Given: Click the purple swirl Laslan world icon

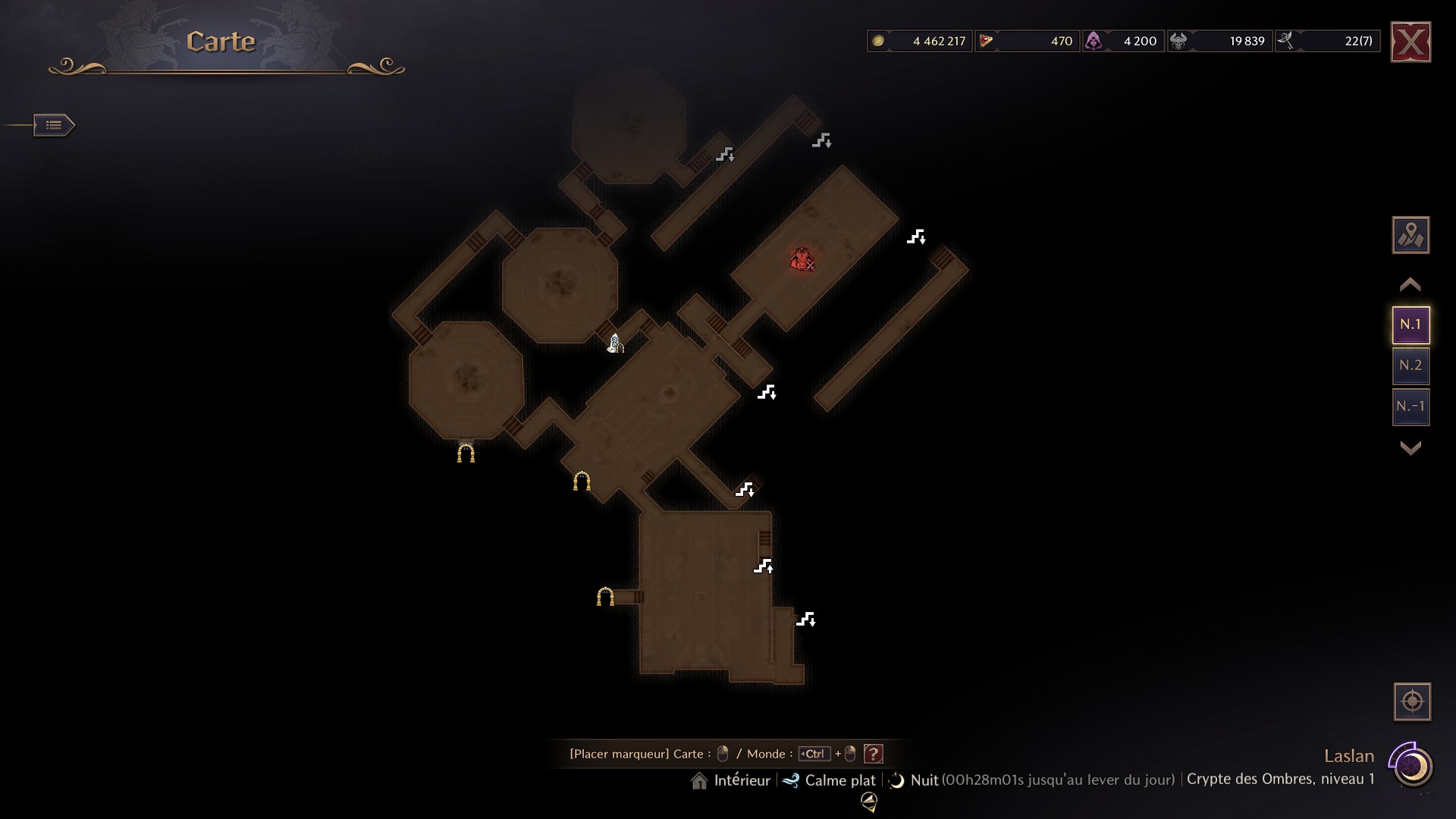Looking at the screenshot, I should coord(1411,766).
